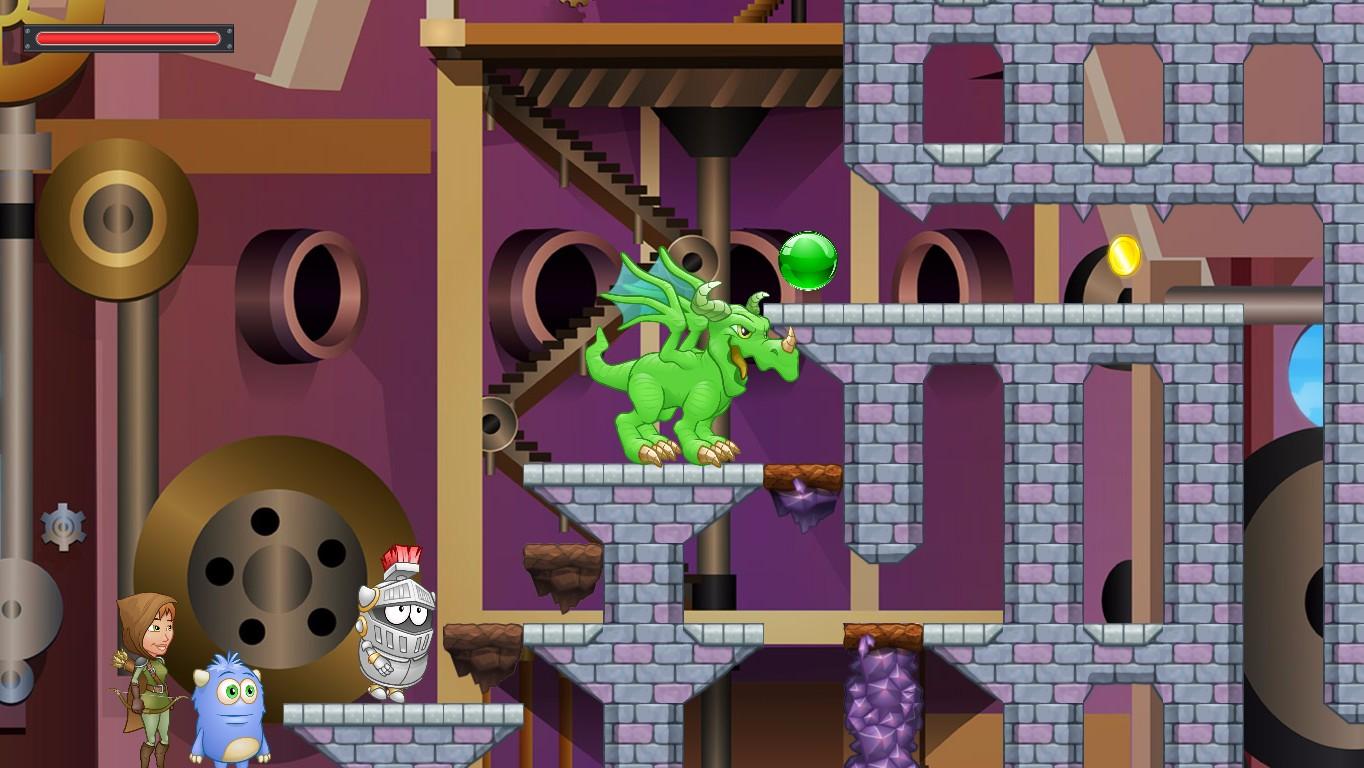Collect the green orb above the dragon
This screenshot has width=1364, height=768.
pyautogui.click(x=809, y=262)
